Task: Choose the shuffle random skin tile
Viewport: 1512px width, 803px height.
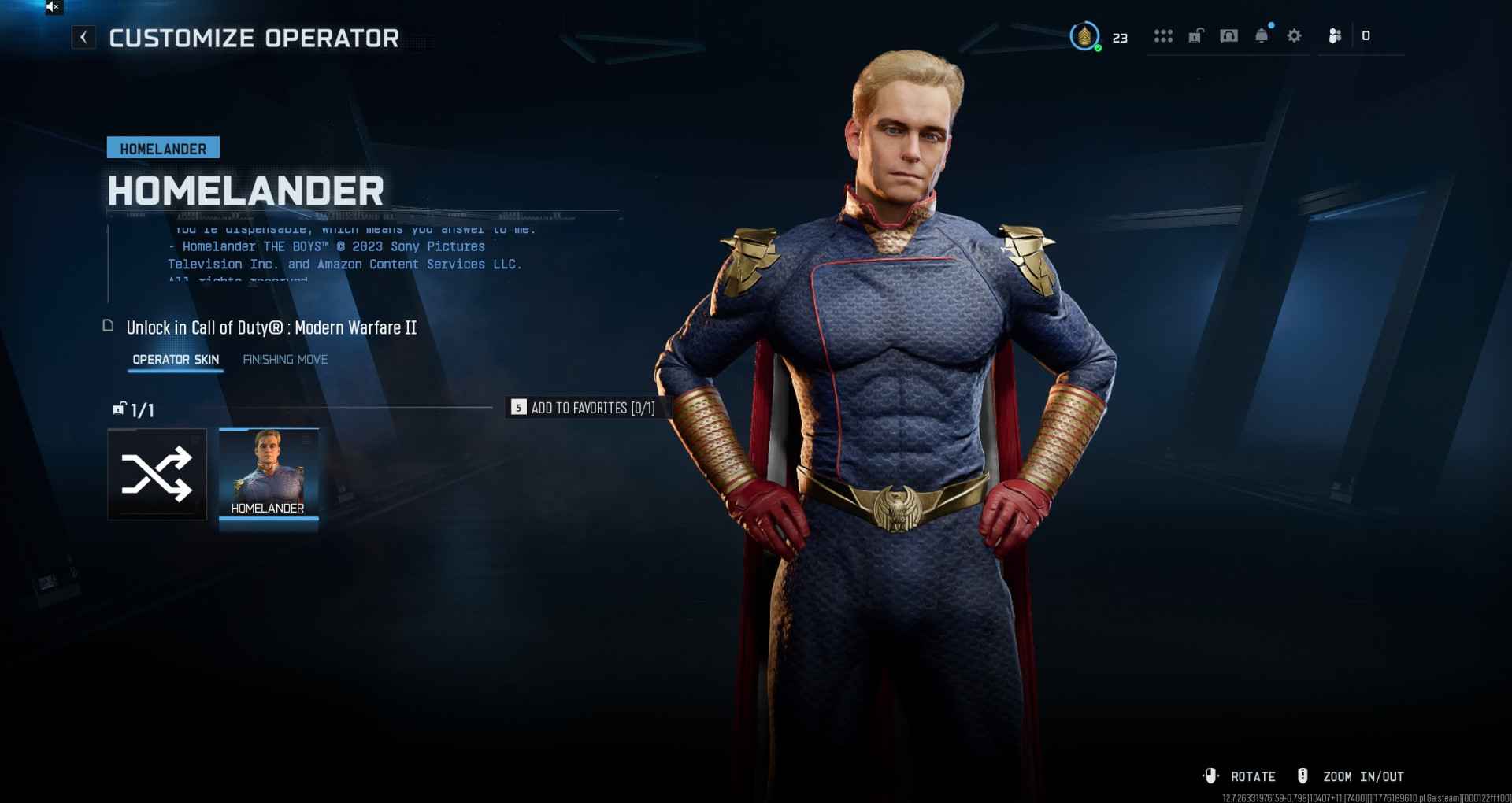Action: pyautogui.click(x=157, y=474)
